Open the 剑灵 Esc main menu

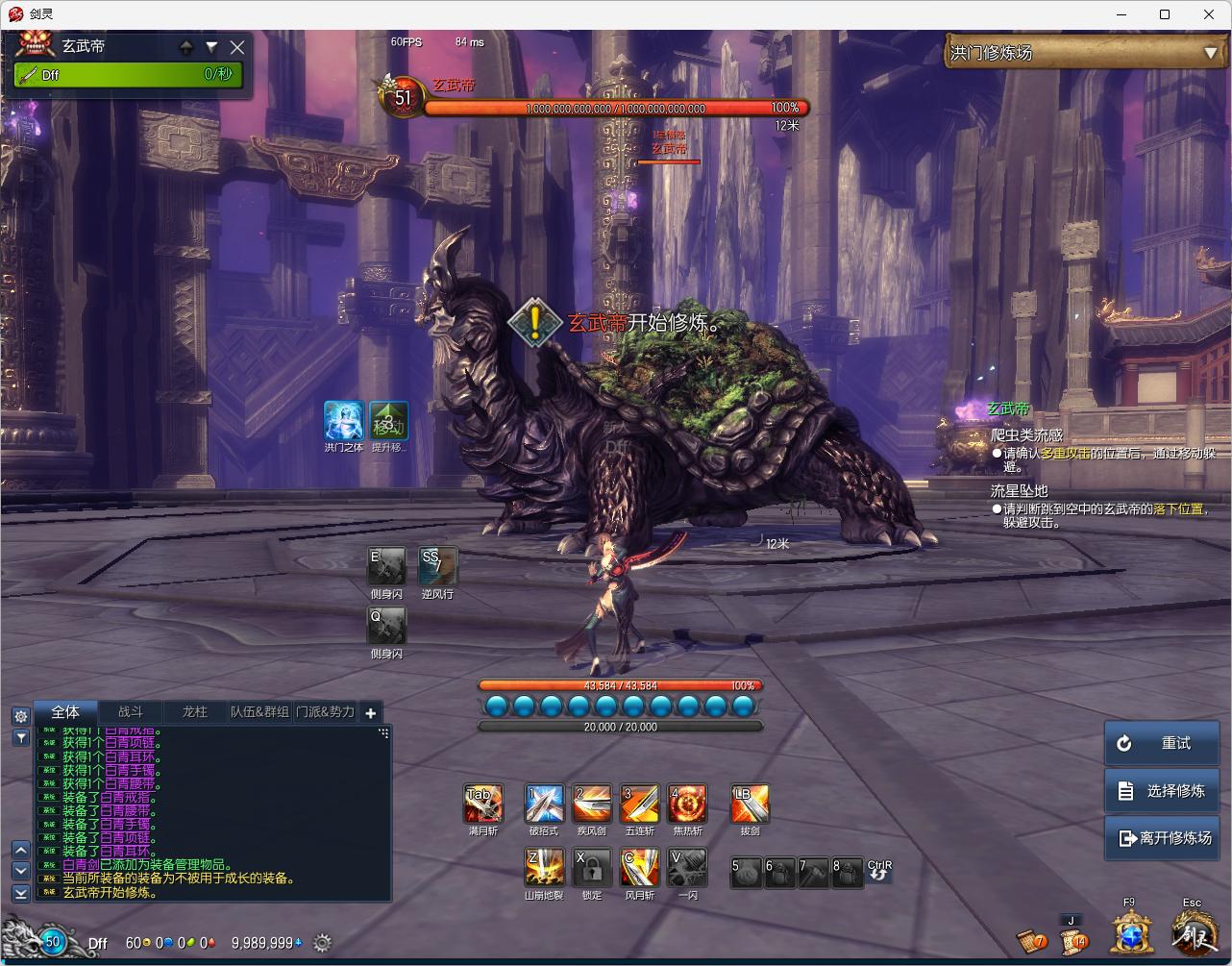[1194, 931]
